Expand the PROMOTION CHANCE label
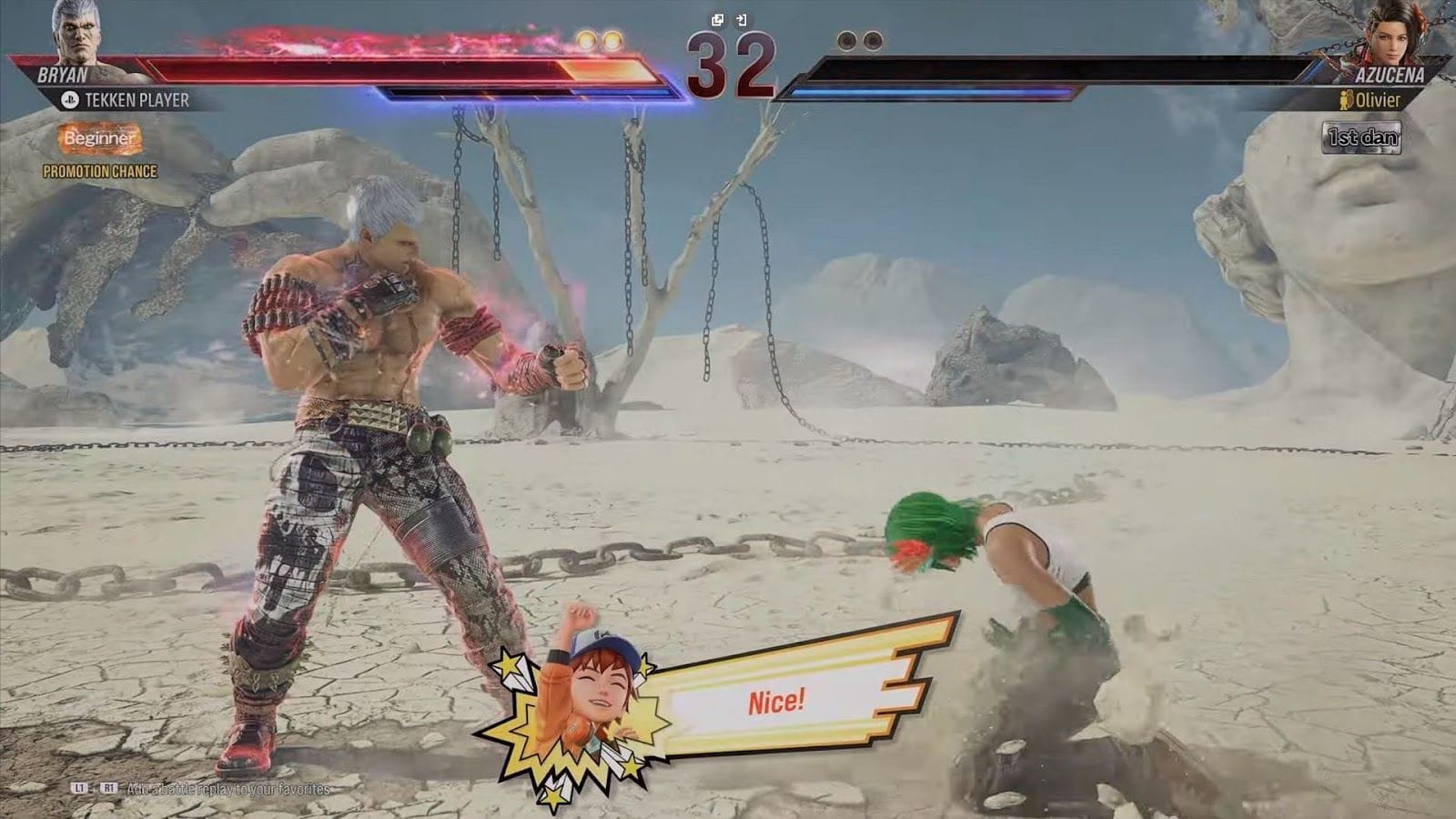The width and height of the screenshot is (1456, 819). pos(101,169)
